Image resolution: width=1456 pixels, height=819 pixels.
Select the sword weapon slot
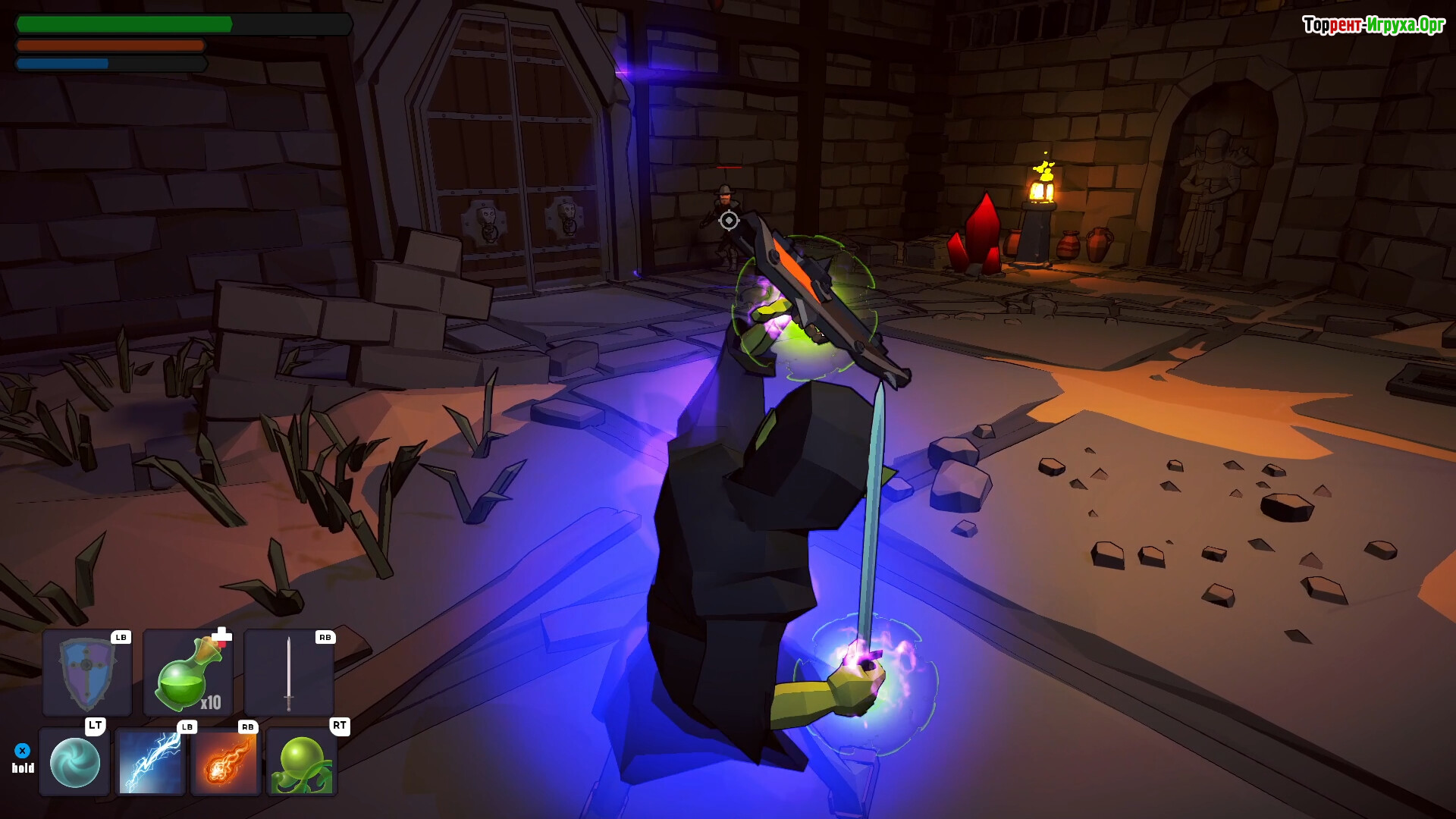pos(289,673)
